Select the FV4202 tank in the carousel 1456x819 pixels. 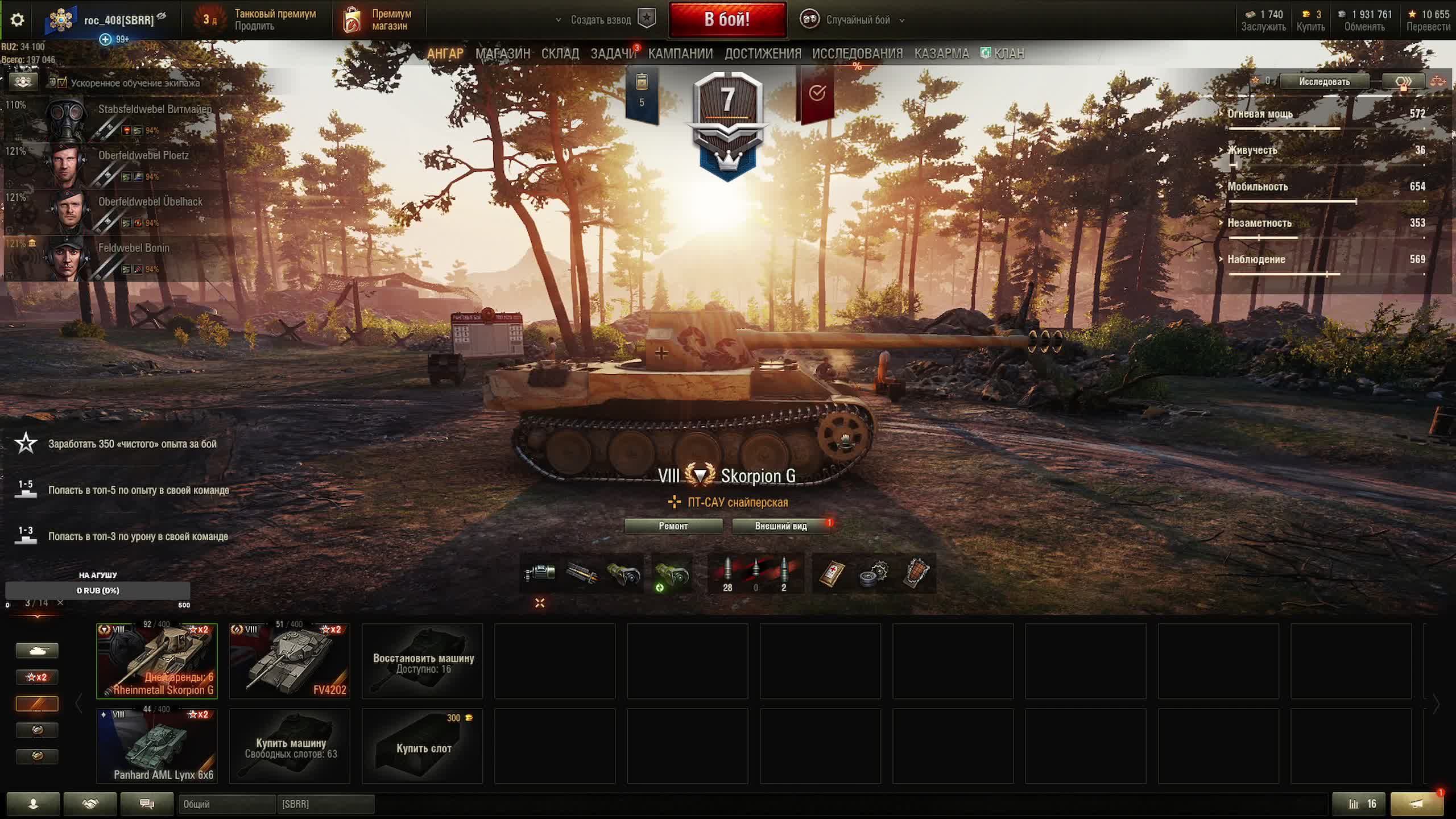click(289, 661)
